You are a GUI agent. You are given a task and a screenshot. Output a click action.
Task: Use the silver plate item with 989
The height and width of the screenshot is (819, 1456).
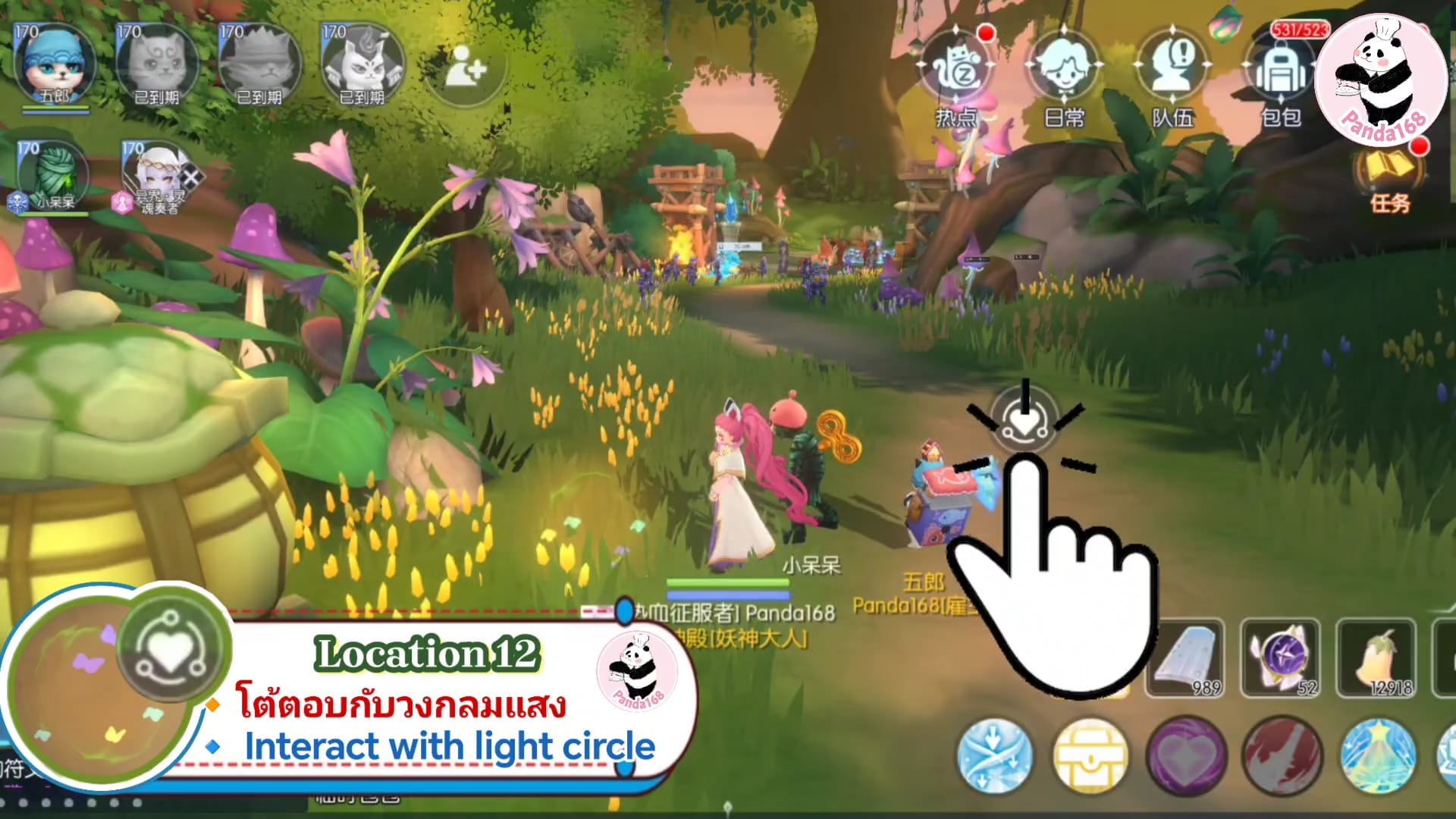[1185, 658]
